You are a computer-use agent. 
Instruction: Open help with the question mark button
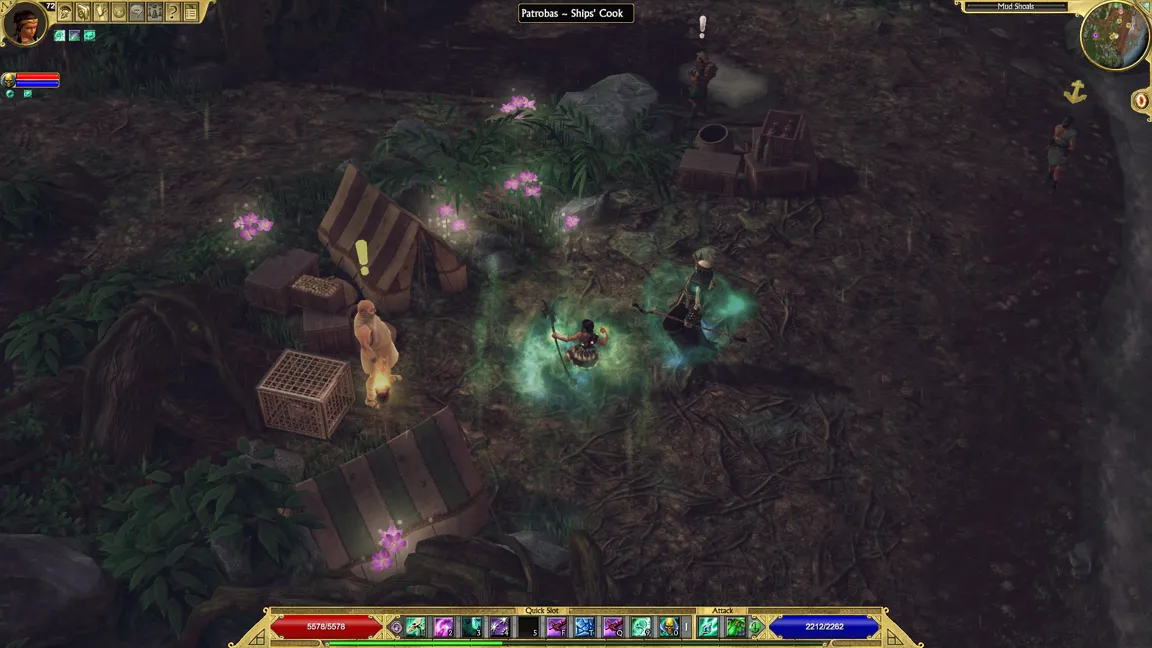tap(173, 12)
